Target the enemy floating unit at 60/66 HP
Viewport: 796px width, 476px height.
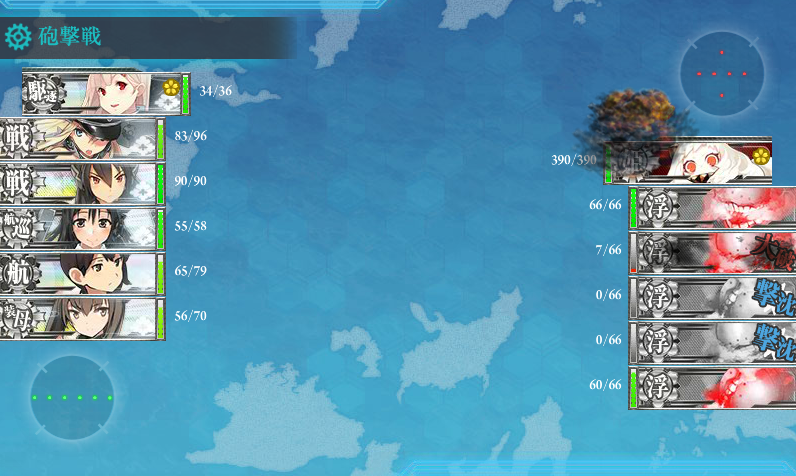(712, 387)
